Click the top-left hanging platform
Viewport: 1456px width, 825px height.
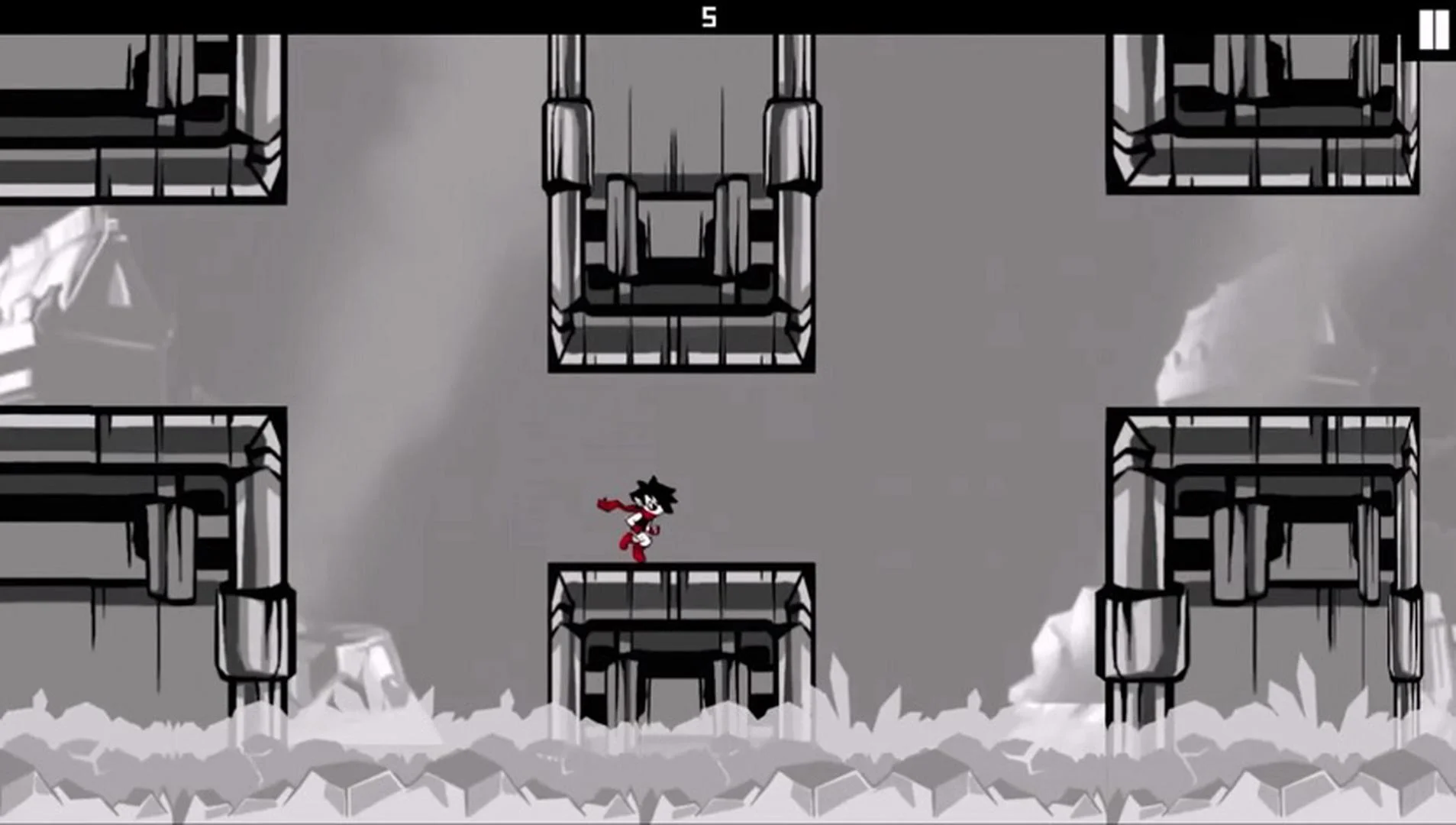click(137, 115)
